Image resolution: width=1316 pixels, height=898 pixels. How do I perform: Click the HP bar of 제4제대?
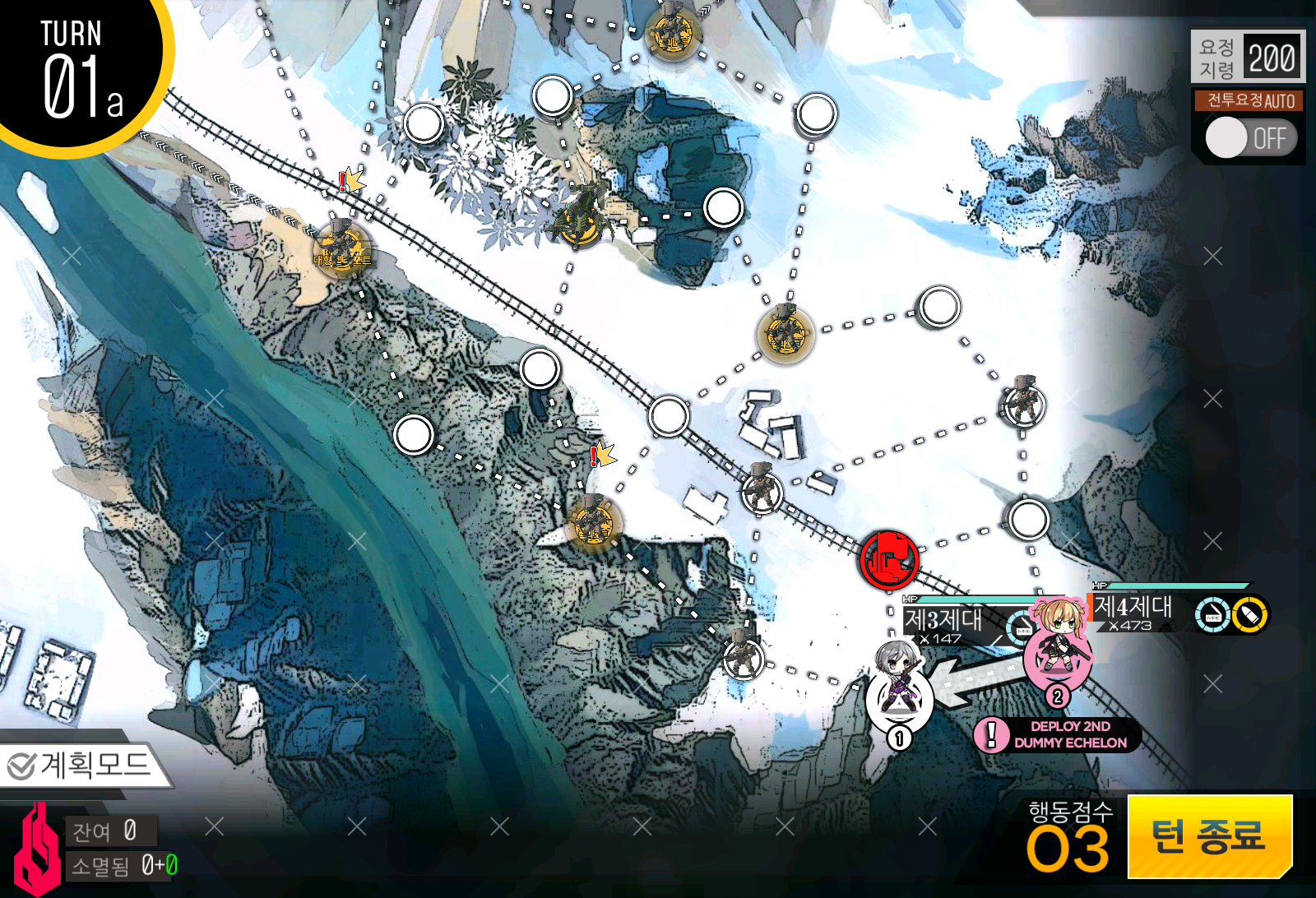coord(1176,587)
